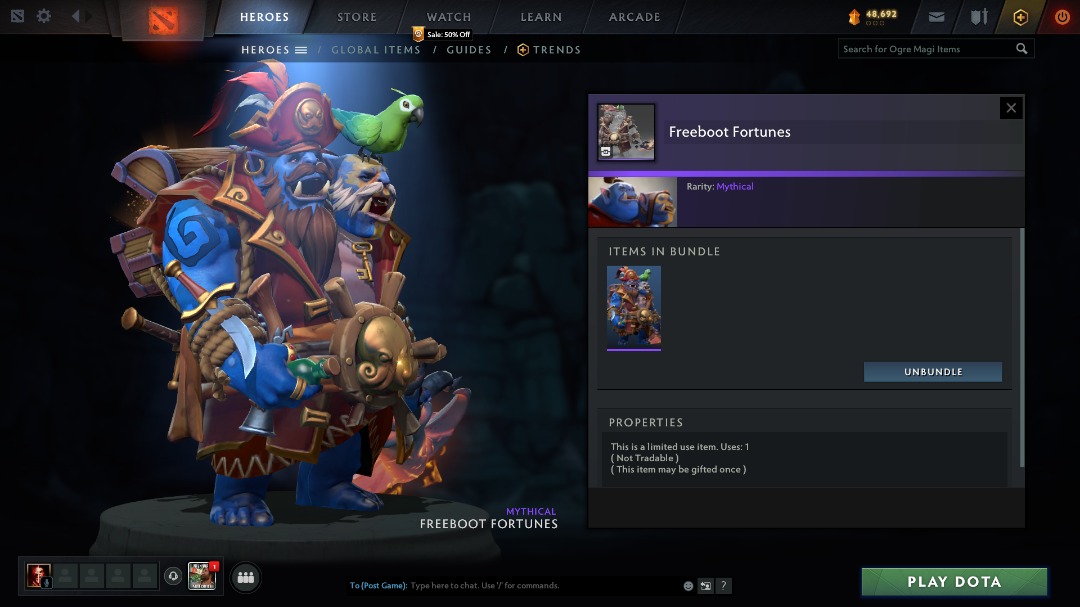Close the Freeboot Fortunes item panel
The width and height of the screenshot is (1080, 607).
(x=1011, y=108)
